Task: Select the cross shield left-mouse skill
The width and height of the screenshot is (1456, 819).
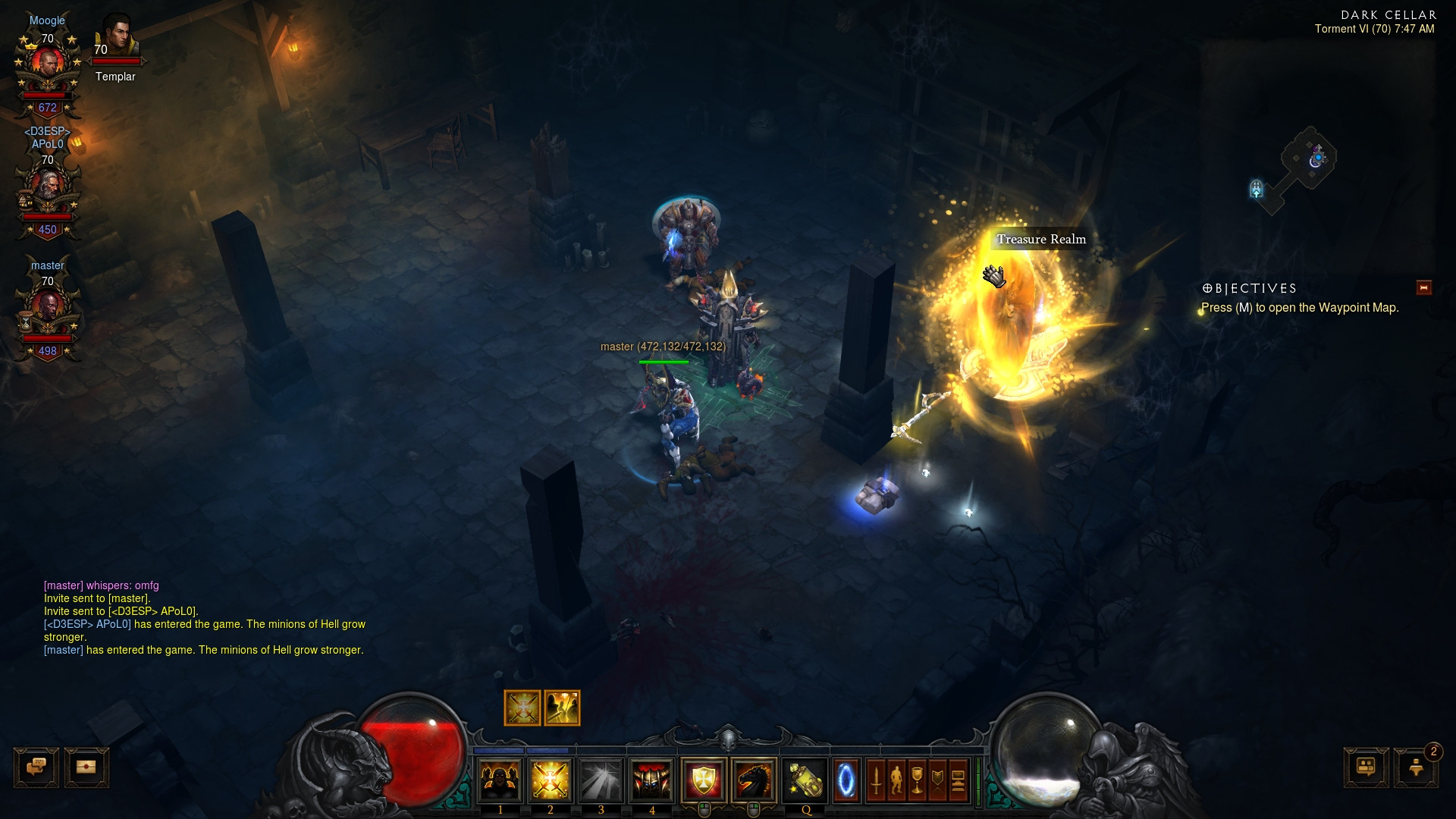Action: click(x=703, y=780)
